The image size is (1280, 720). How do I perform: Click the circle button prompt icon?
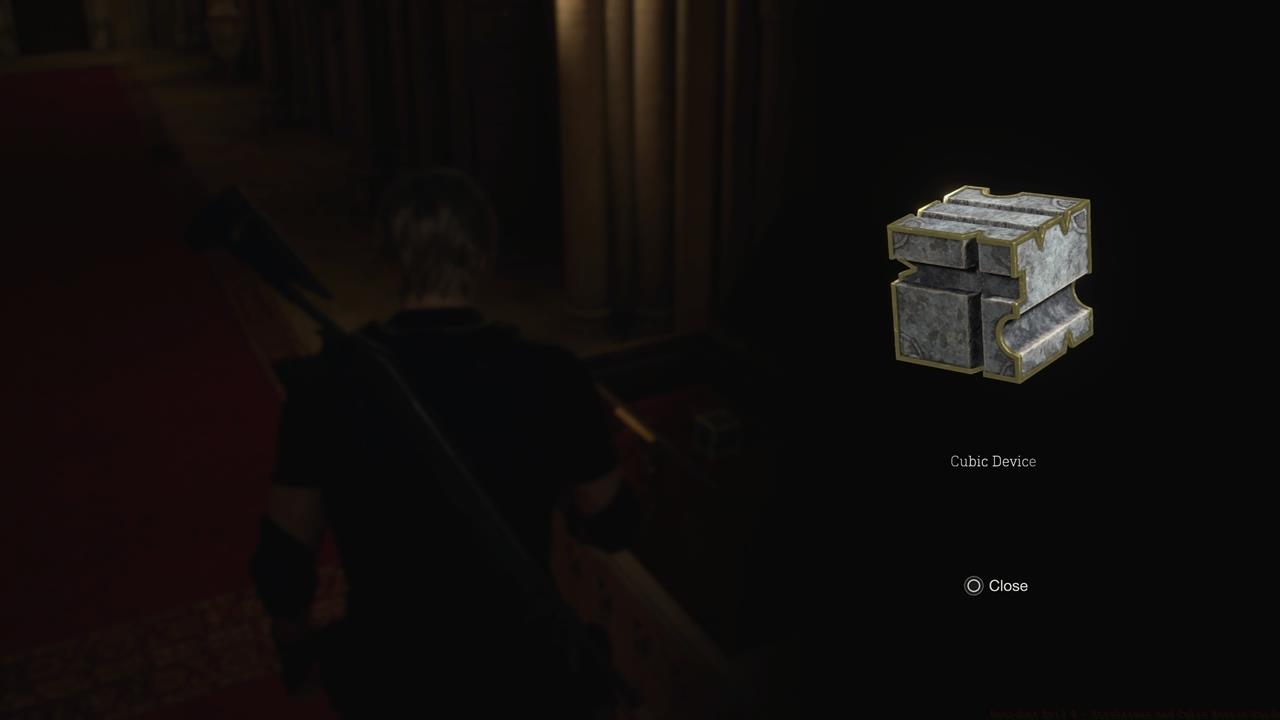point(972,586)
